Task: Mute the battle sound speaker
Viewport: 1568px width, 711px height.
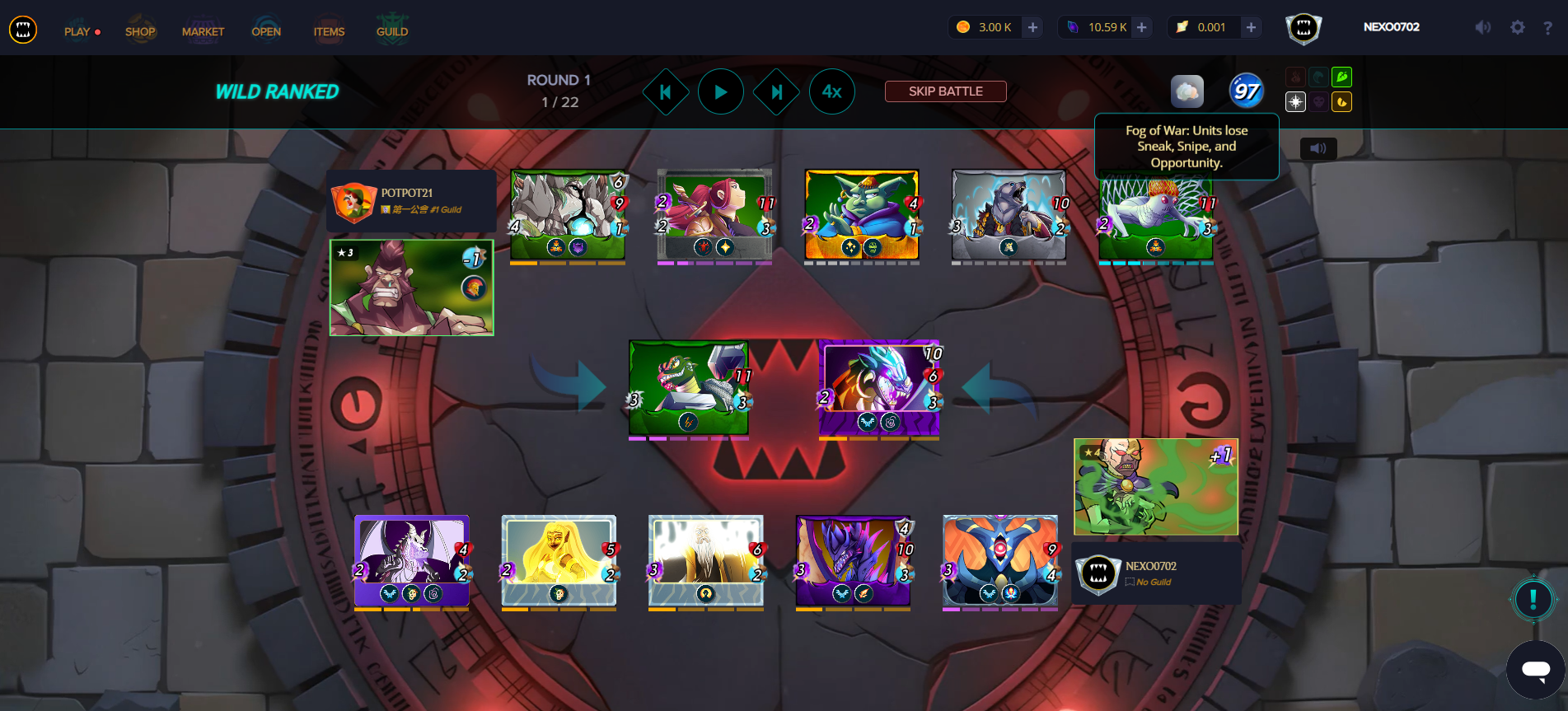Action: point(1319,148)
